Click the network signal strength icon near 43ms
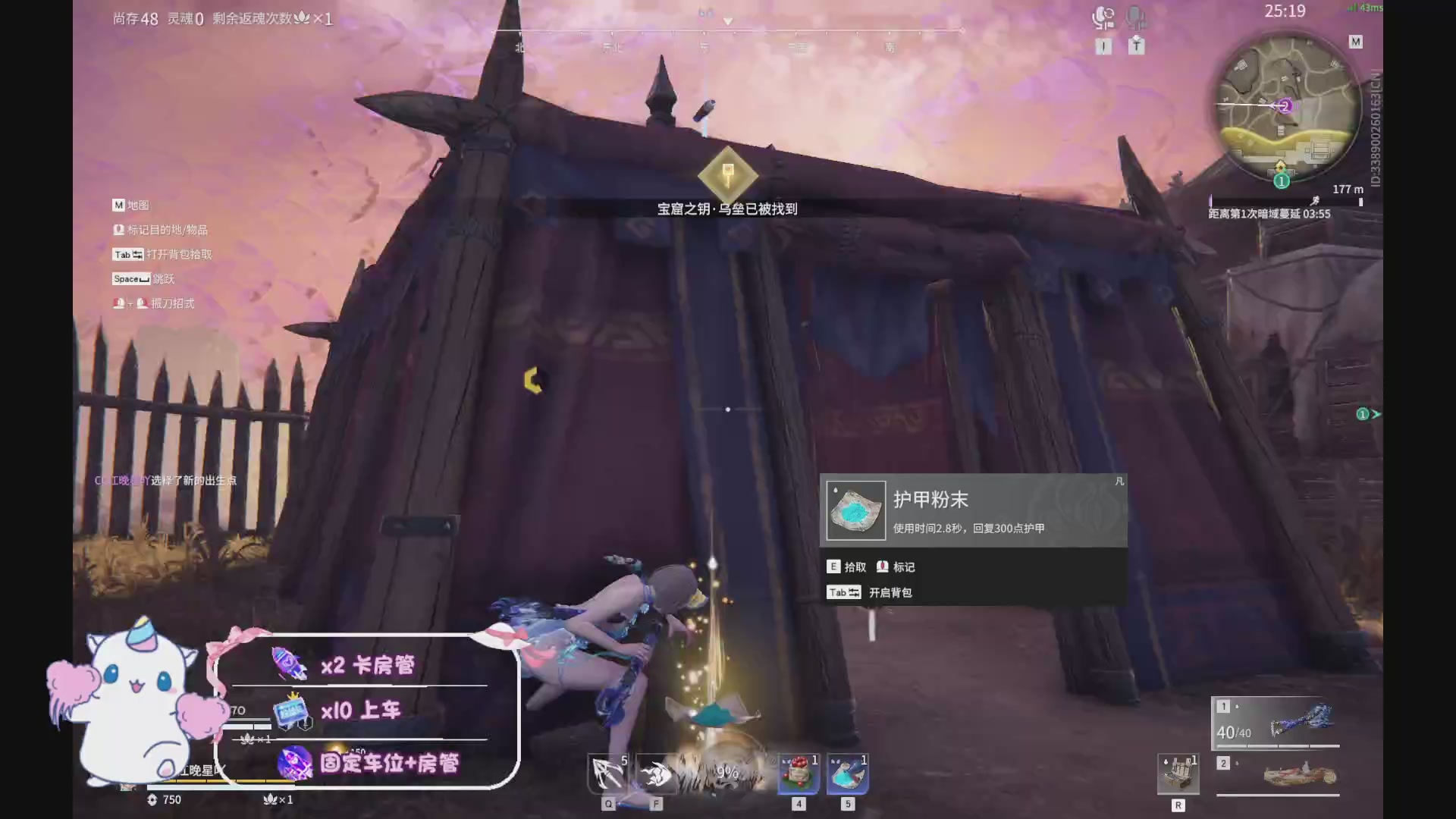Screen dimensions: 1456x819 [x=1351, y=8]
